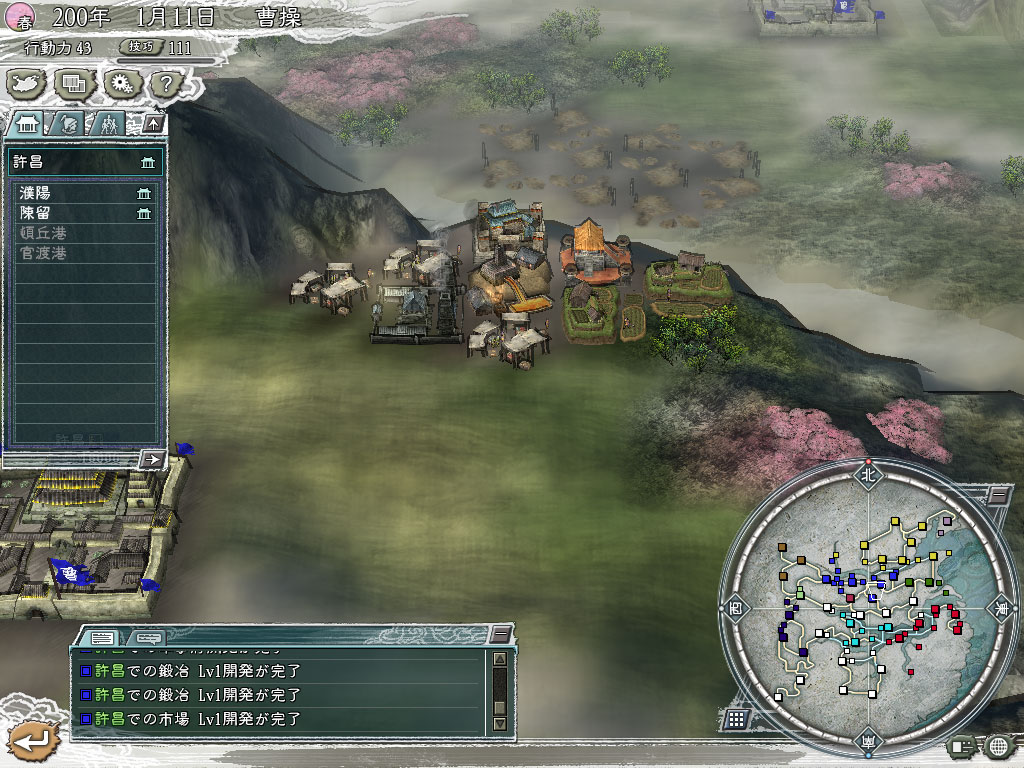Minimize the message log panel

500,635
